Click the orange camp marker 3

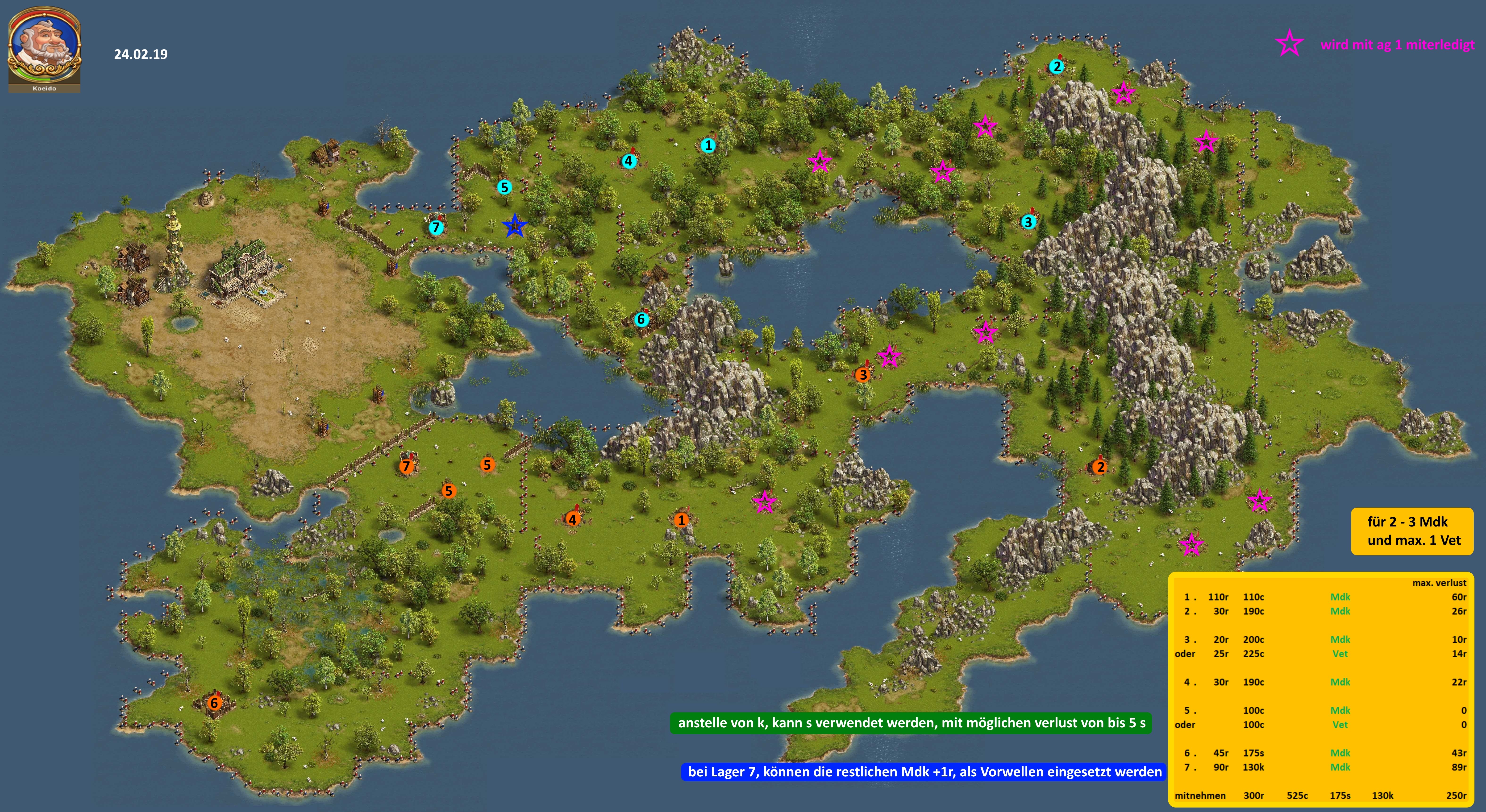pyautogui.click(x=862, y=375)
